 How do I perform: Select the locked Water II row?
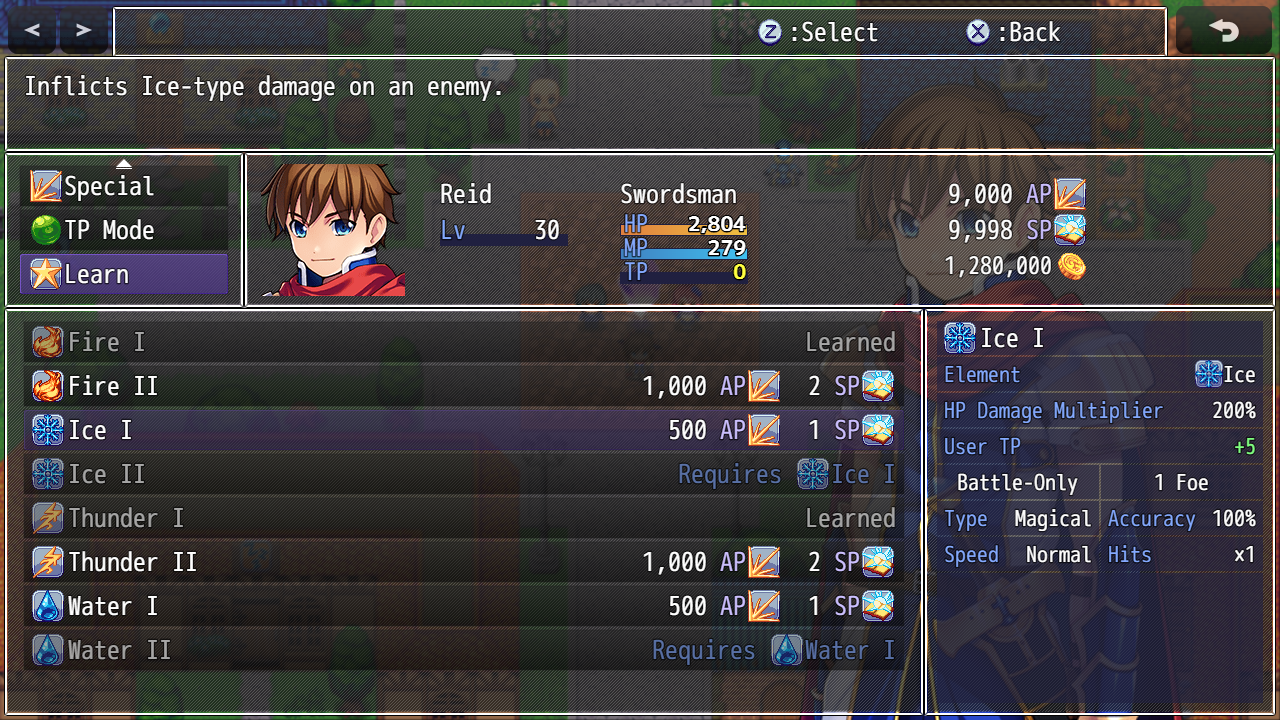coord(463,651)
